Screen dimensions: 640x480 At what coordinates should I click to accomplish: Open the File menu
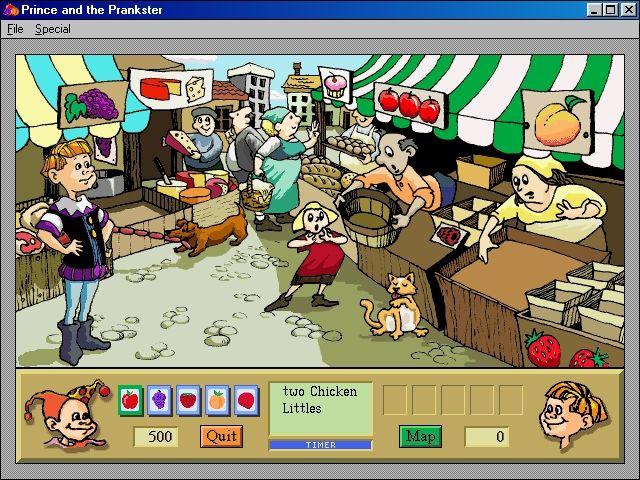(15, 29)
